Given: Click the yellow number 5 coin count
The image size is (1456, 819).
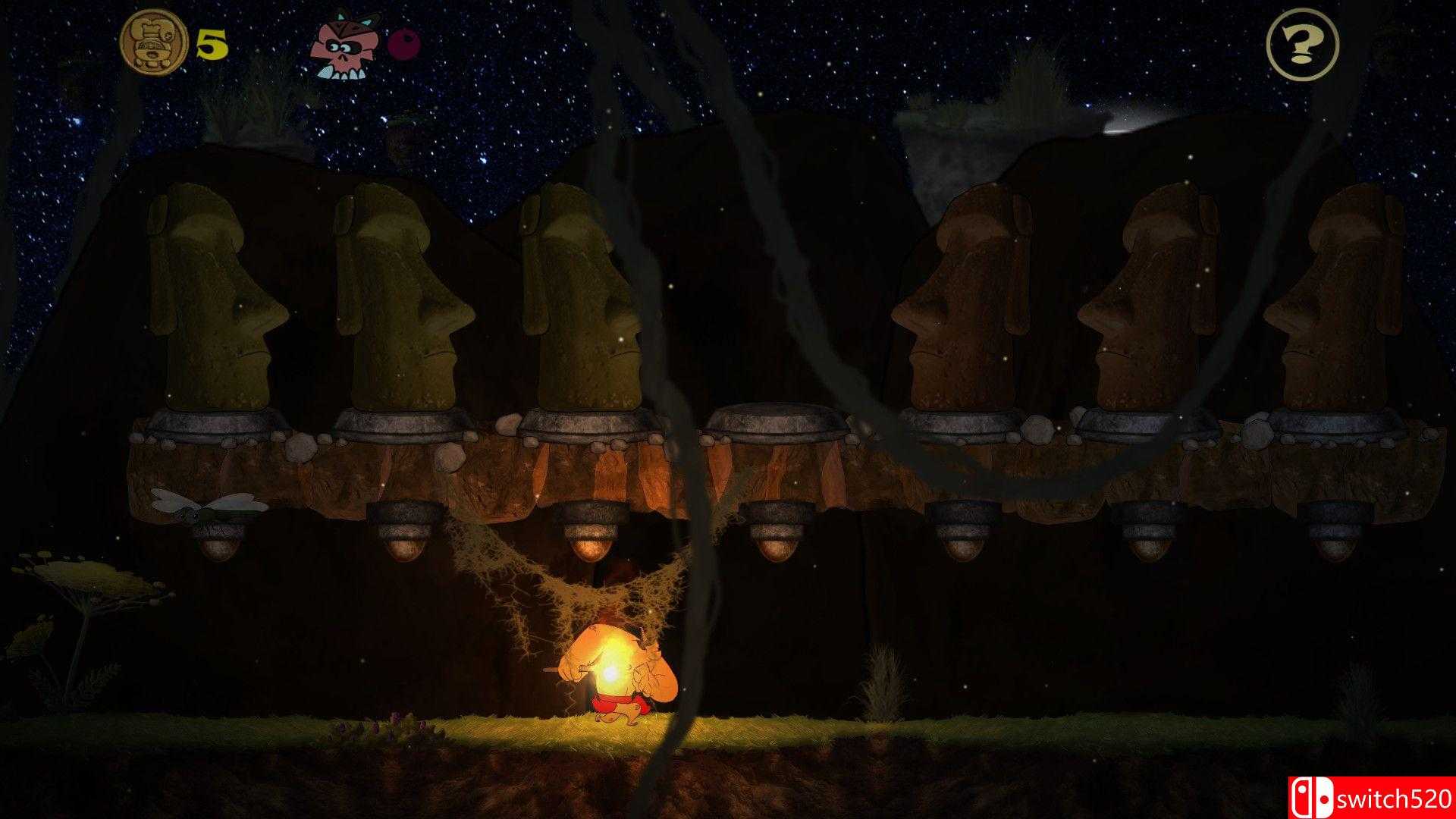Looking at the screenshot, I should click(x=212, y=43).
